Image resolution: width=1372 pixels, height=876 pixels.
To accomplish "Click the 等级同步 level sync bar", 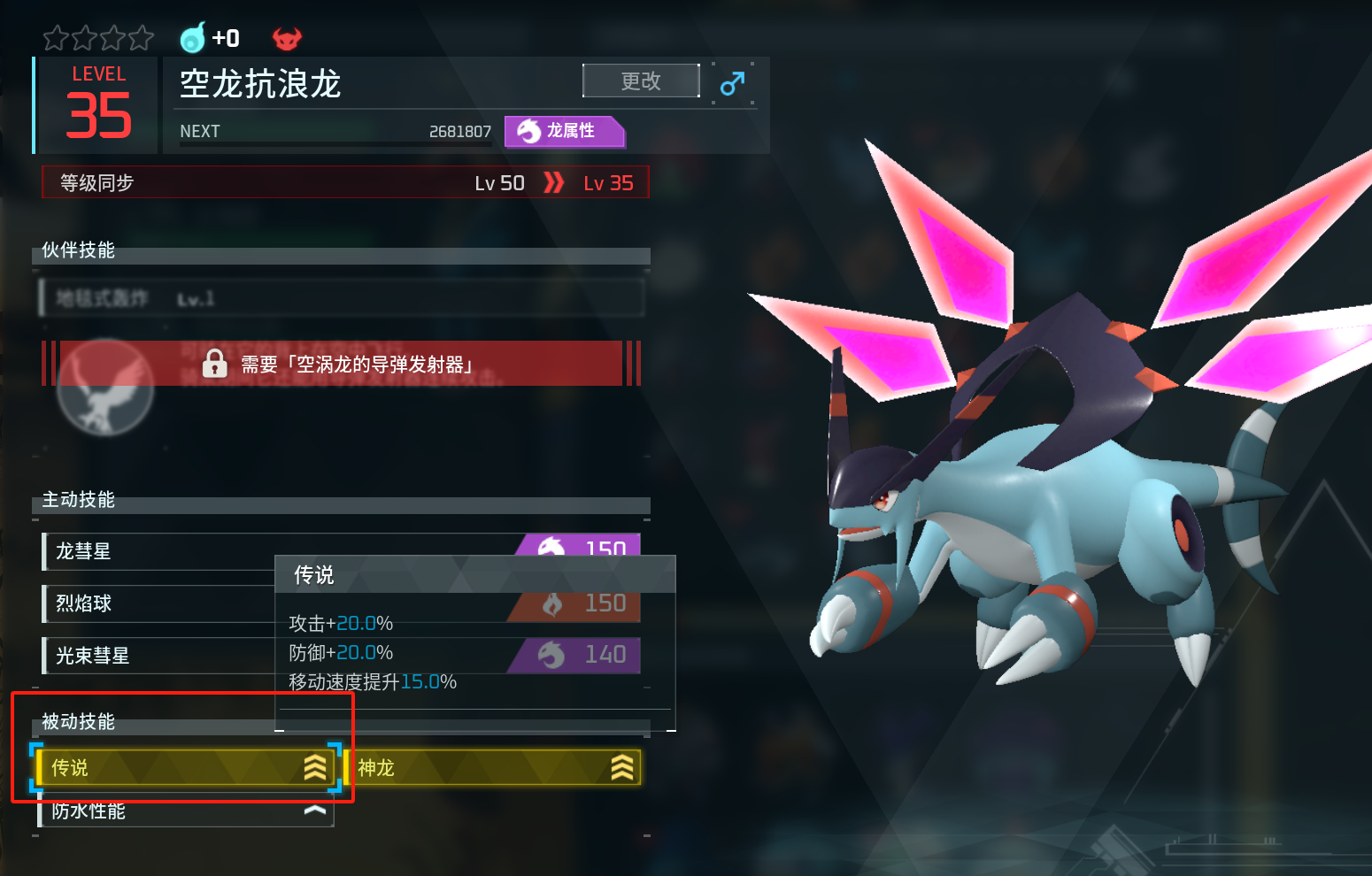I will point(345,183).
